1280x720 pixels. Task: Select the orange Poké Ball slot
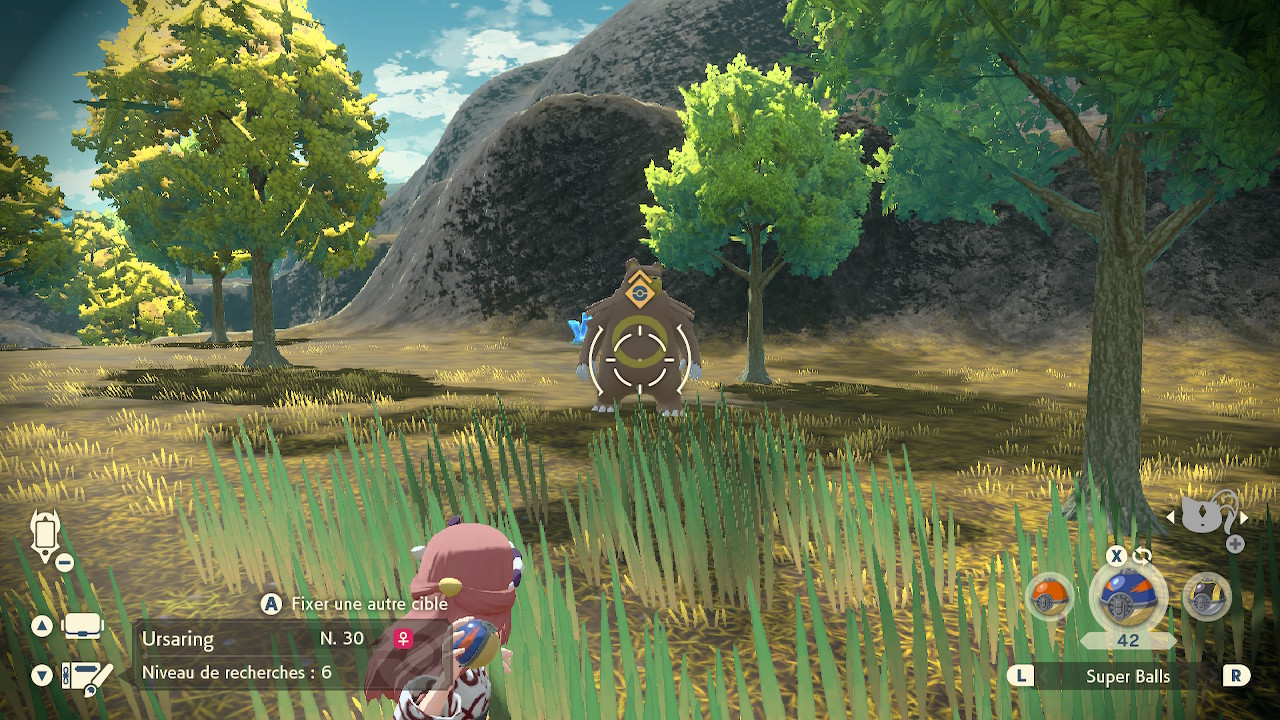1049,597
